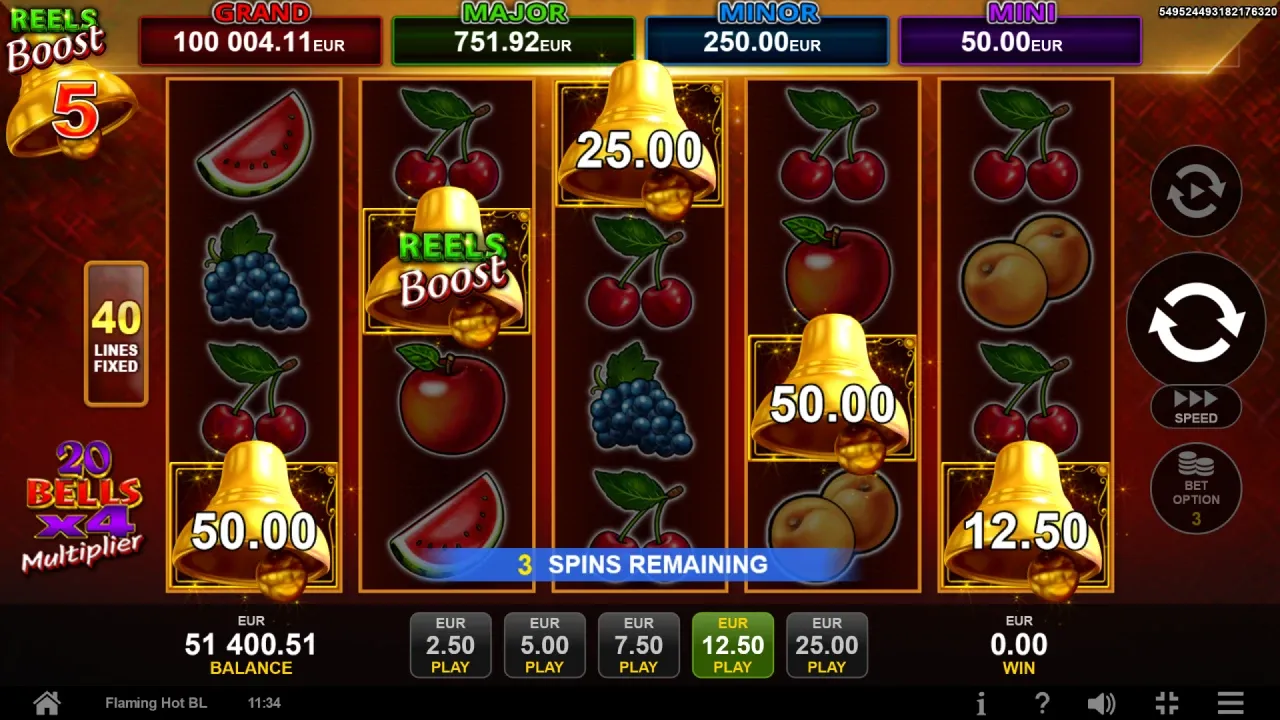The image size is (1280, 720).
Task: Mute the sound with the speaker icon
Action: click(x=1101, y=703)
